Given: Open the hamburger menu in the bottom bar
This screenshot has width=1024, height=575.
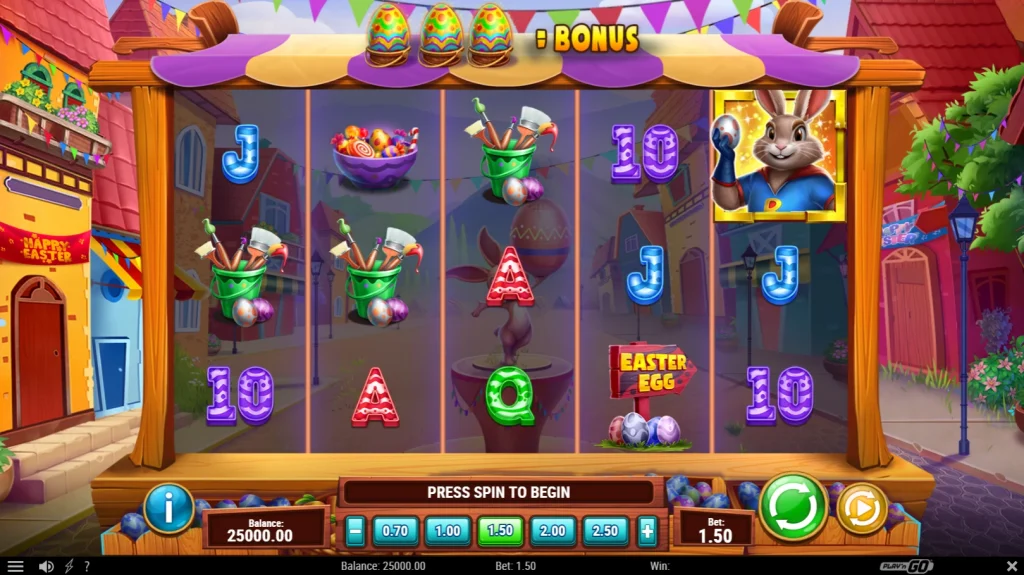Looking at the screenshot, I should click(15, 566).
